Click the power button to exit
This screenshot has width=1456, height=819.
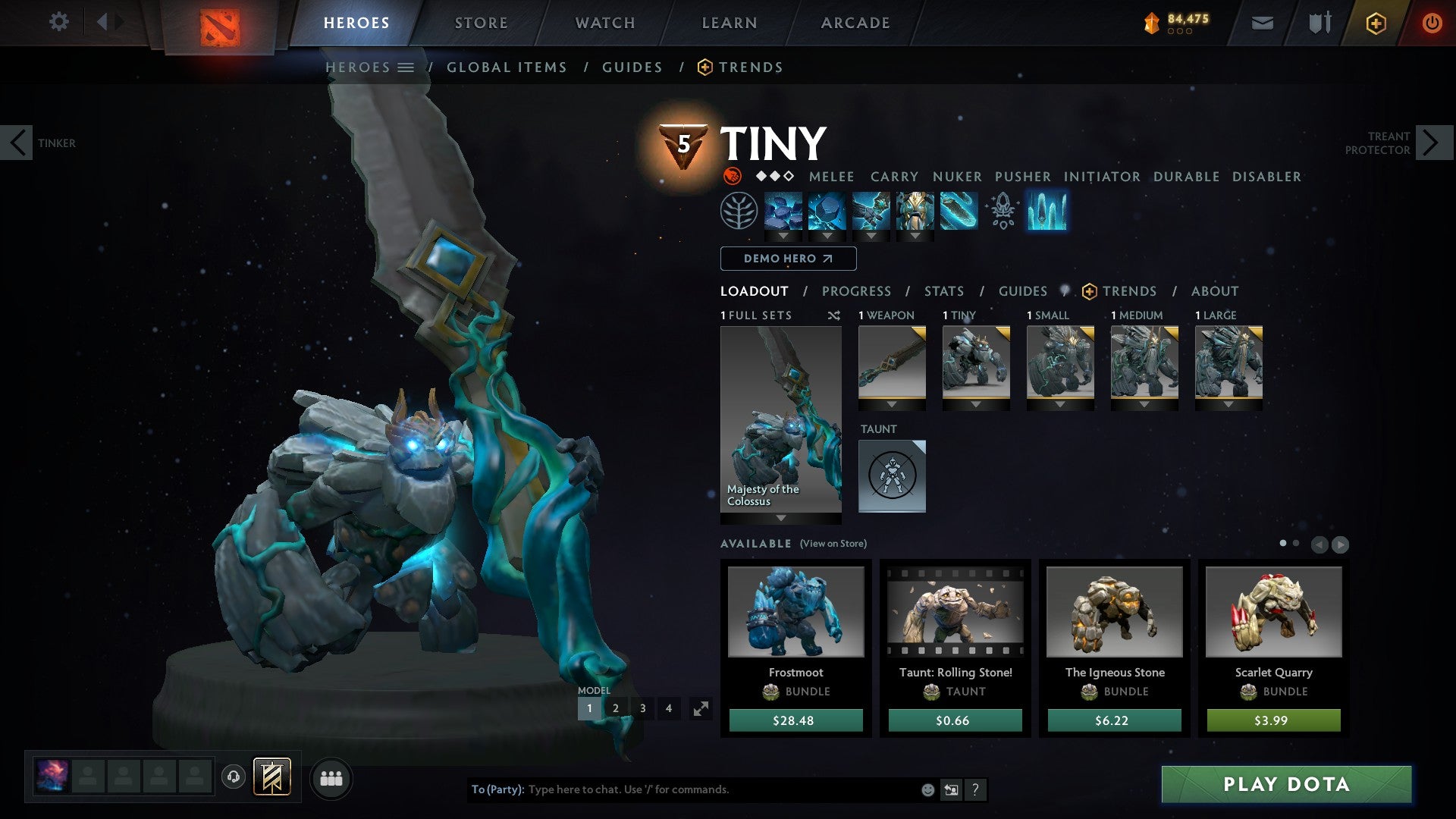(1432, 22)
